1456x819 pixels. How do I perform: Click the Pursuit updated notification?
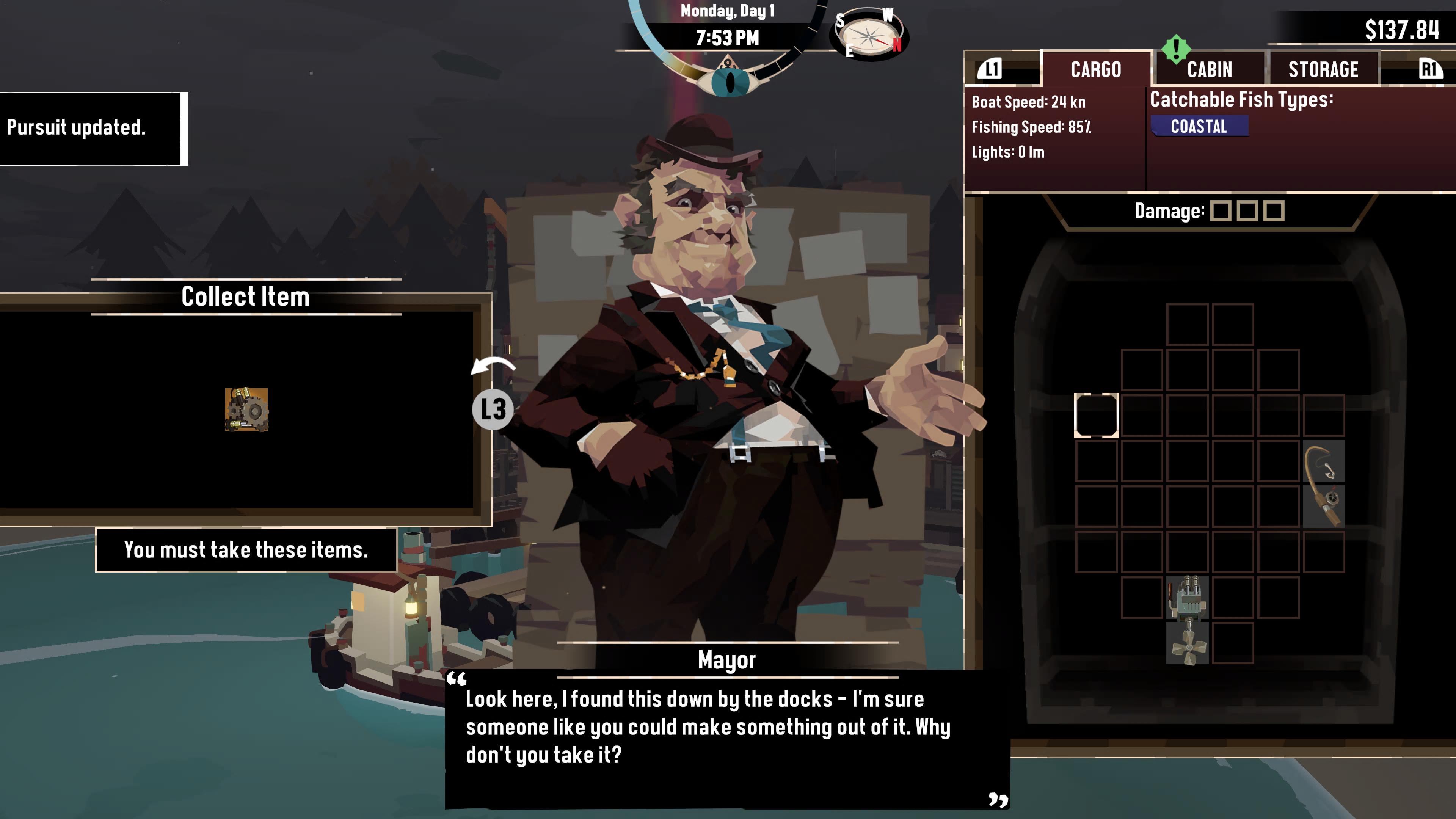click(x=91, y=128)
